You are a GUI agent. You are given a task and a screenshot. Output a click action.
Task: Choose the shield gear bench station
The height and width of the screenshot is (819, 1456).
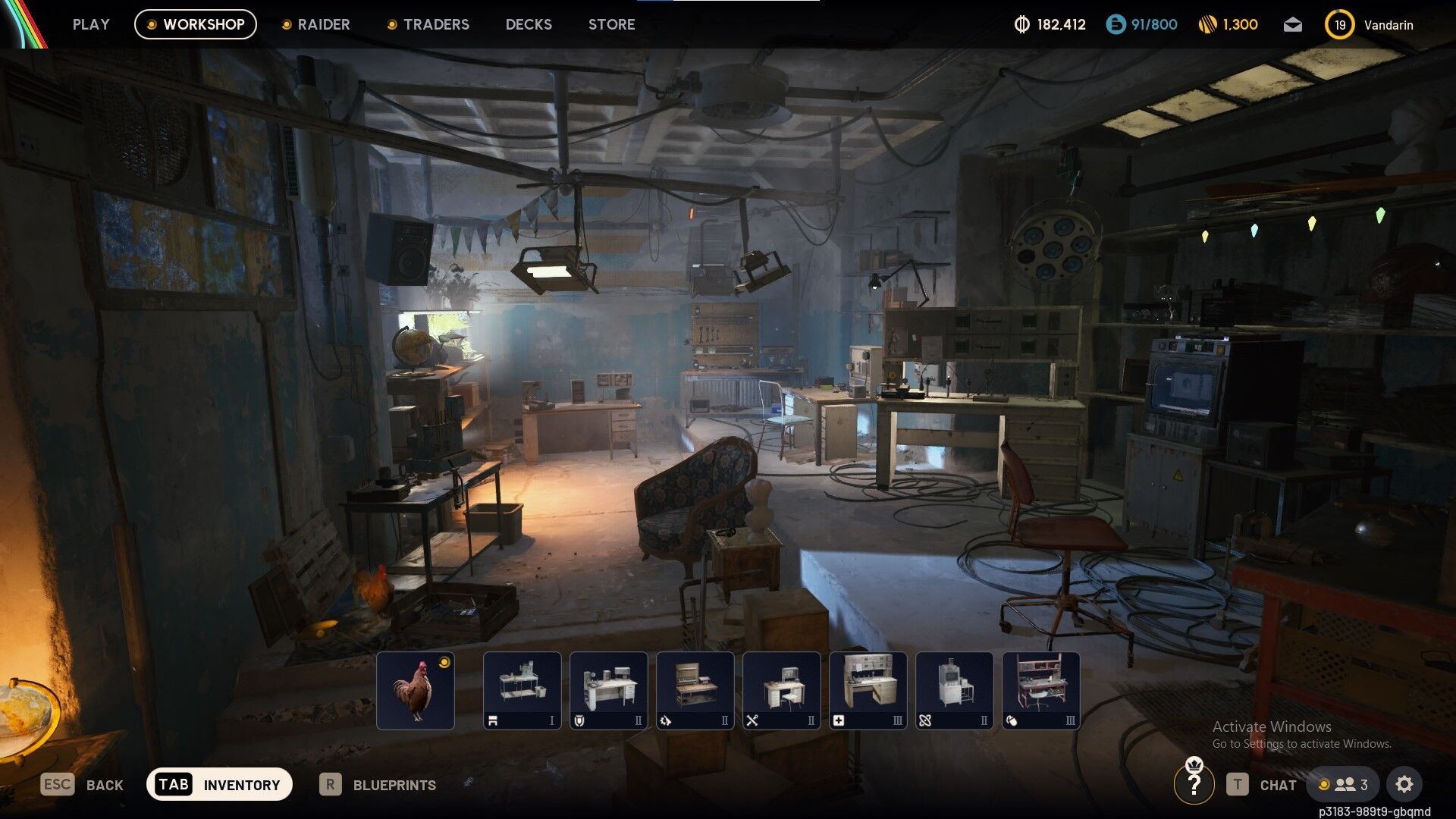[609, 690]
